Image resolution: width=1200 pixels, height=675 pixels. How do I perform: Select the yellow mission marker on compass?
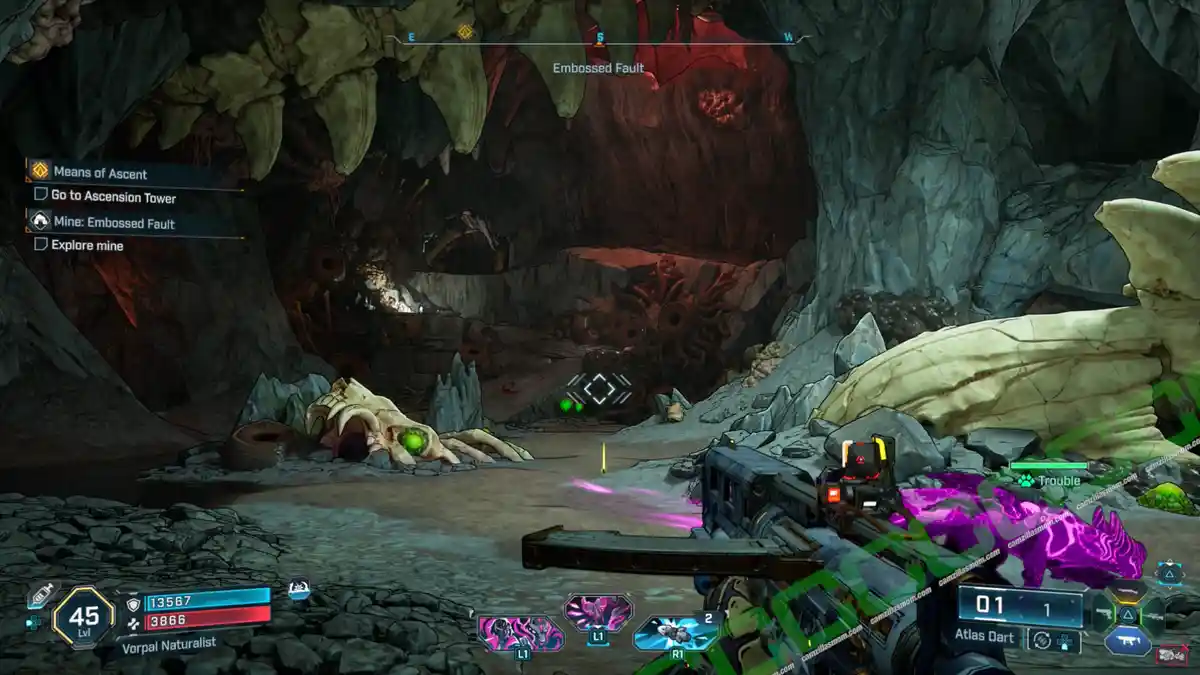[x=465, y=32]
